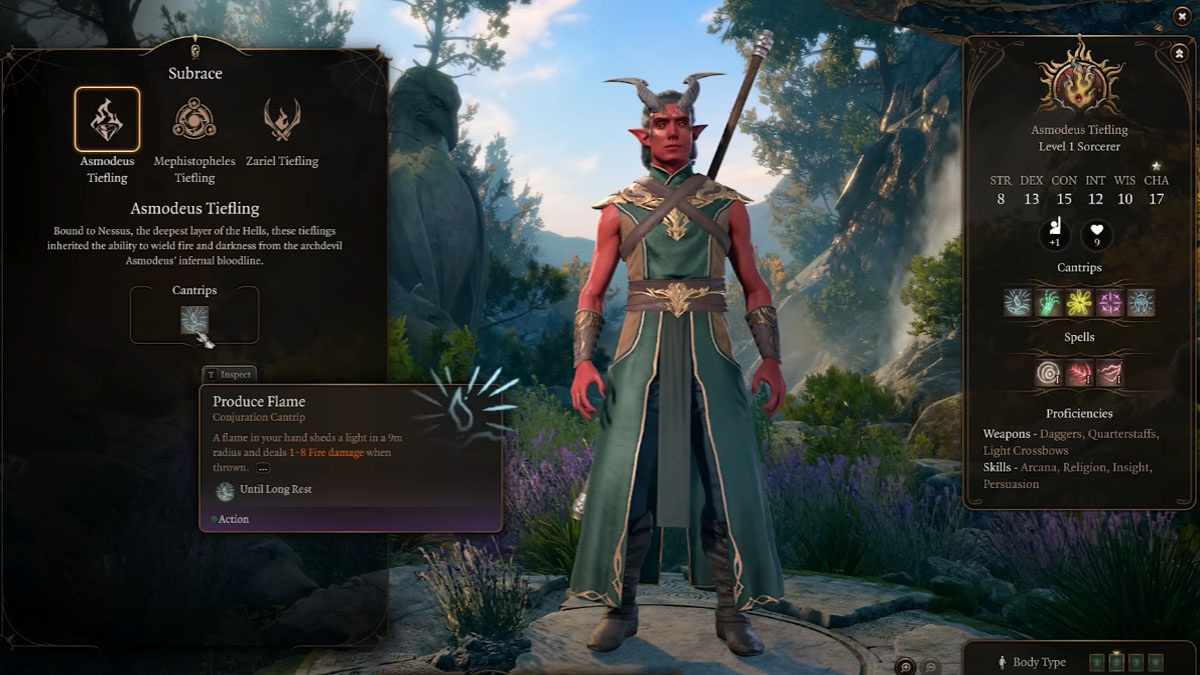Zoom in on the character preview
Image resolution: width=1200 pixels, height=675 pixels.
point(906,665)
